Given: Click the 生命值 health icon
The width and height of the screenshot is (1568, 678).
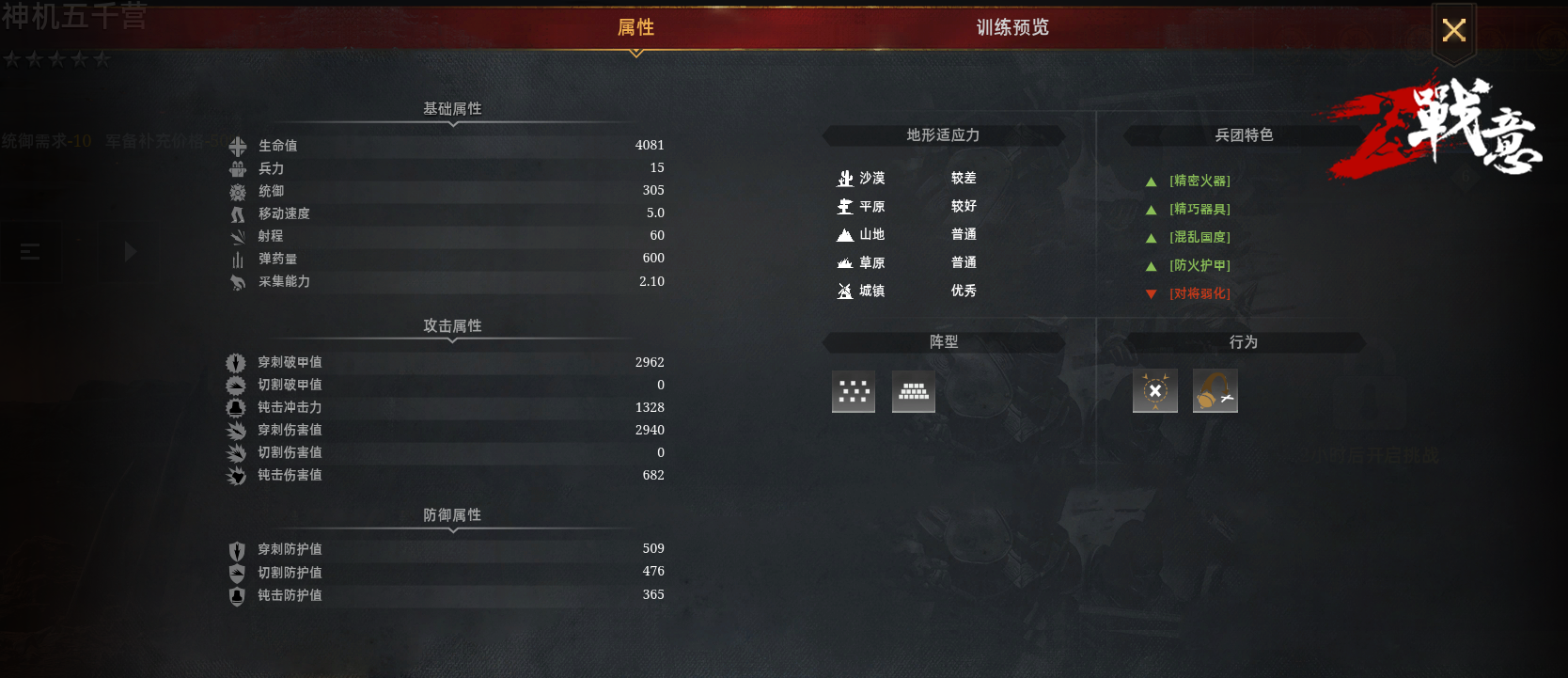Looking at the screenshot, I should coord(238,146).
